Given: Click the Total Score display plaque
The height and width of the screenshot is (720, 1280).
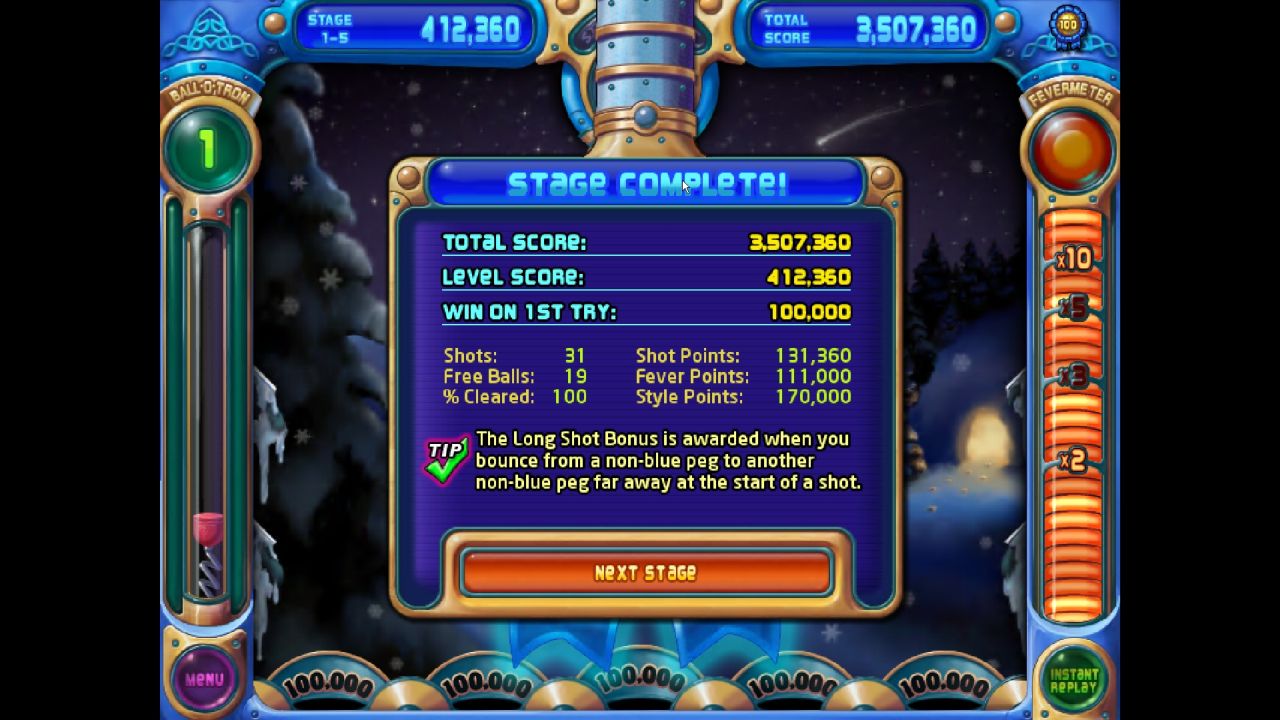Looking at the screenshot, I should coord(870,28).
